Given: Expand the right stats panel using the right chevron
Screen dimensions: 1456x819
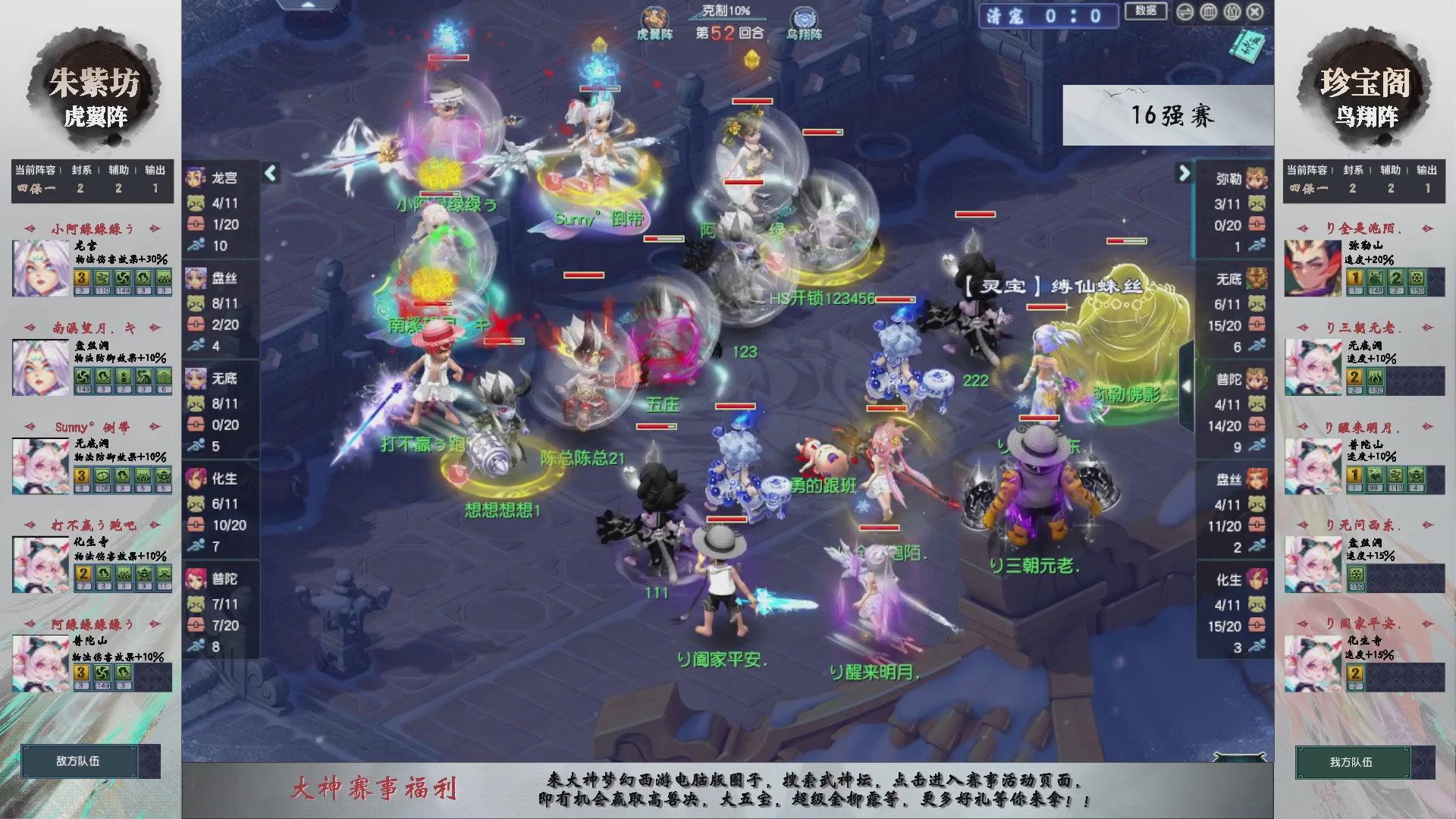Looking at the screenshot, I should [x=1184, y=173].
